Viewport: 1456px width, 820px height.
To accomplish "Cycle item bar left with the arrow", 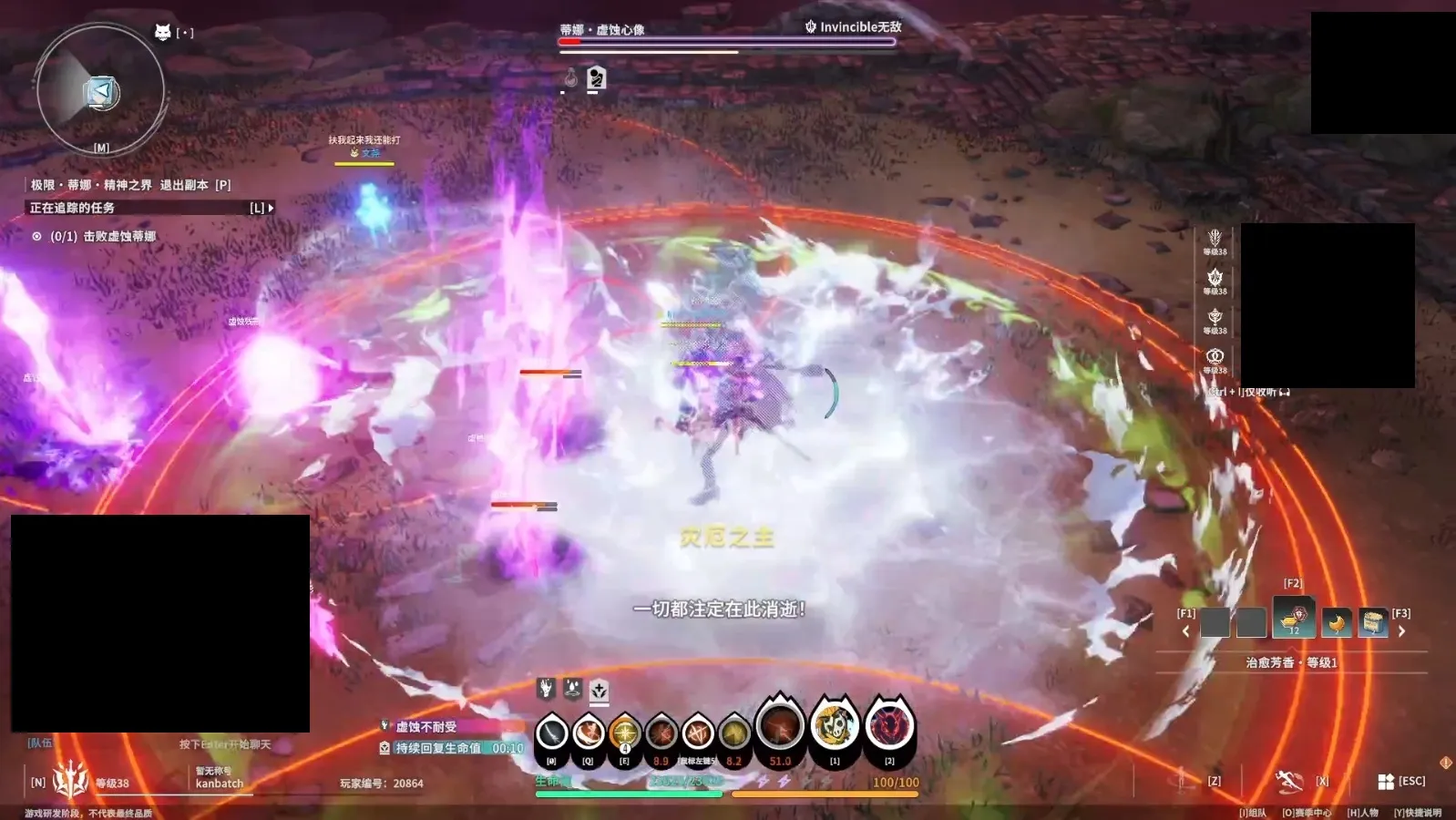I will pyautogui.click(x=1185, y=630).
